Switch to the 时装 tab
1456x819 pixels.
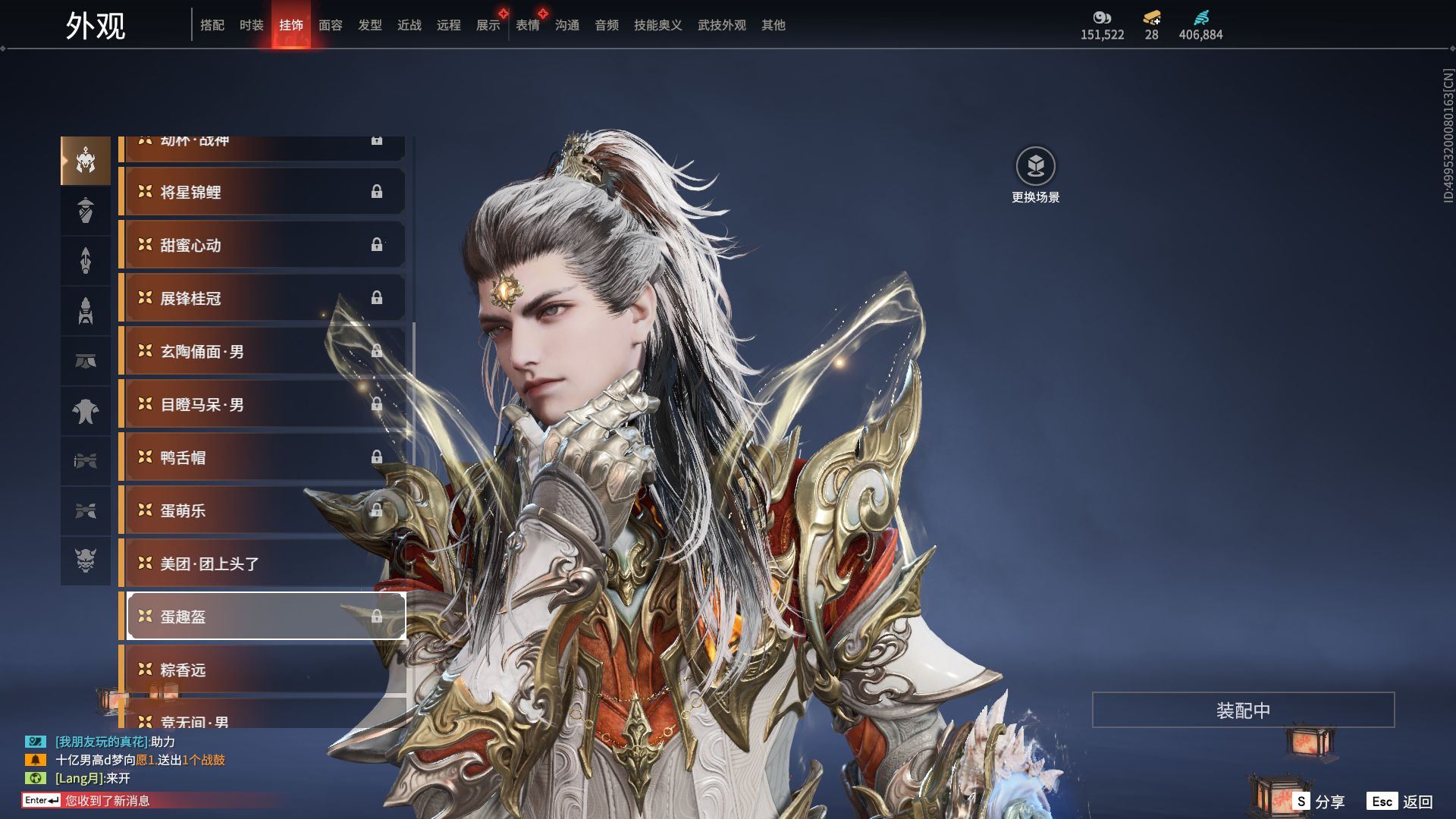pyautogui.click(x=251, y=25)
